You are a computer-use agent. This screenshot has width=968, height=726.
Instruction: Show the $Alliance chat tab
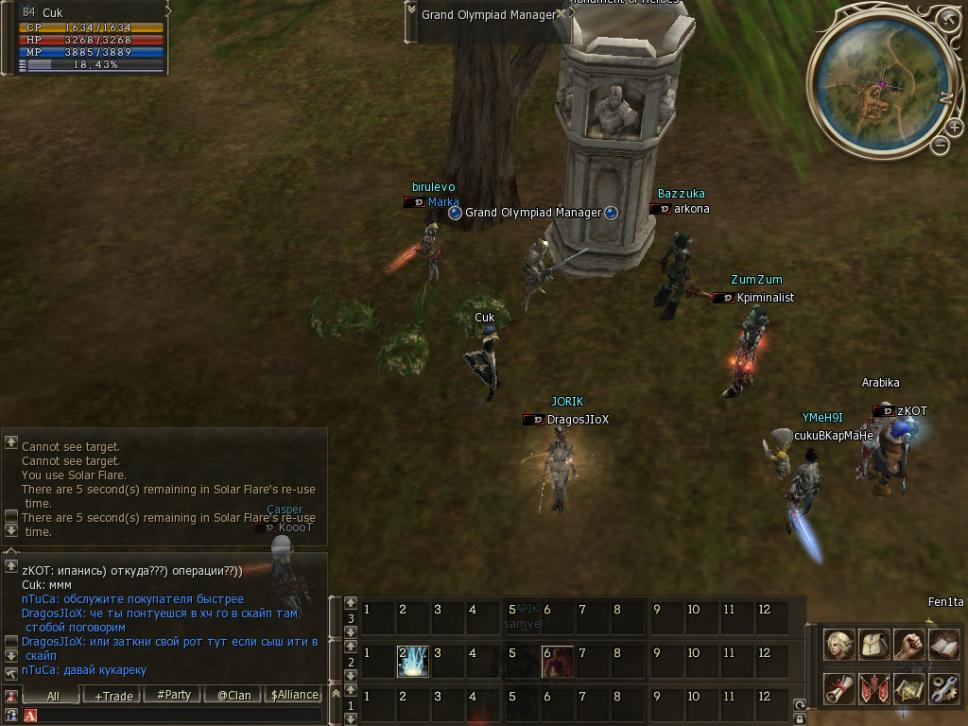point(294,695)
